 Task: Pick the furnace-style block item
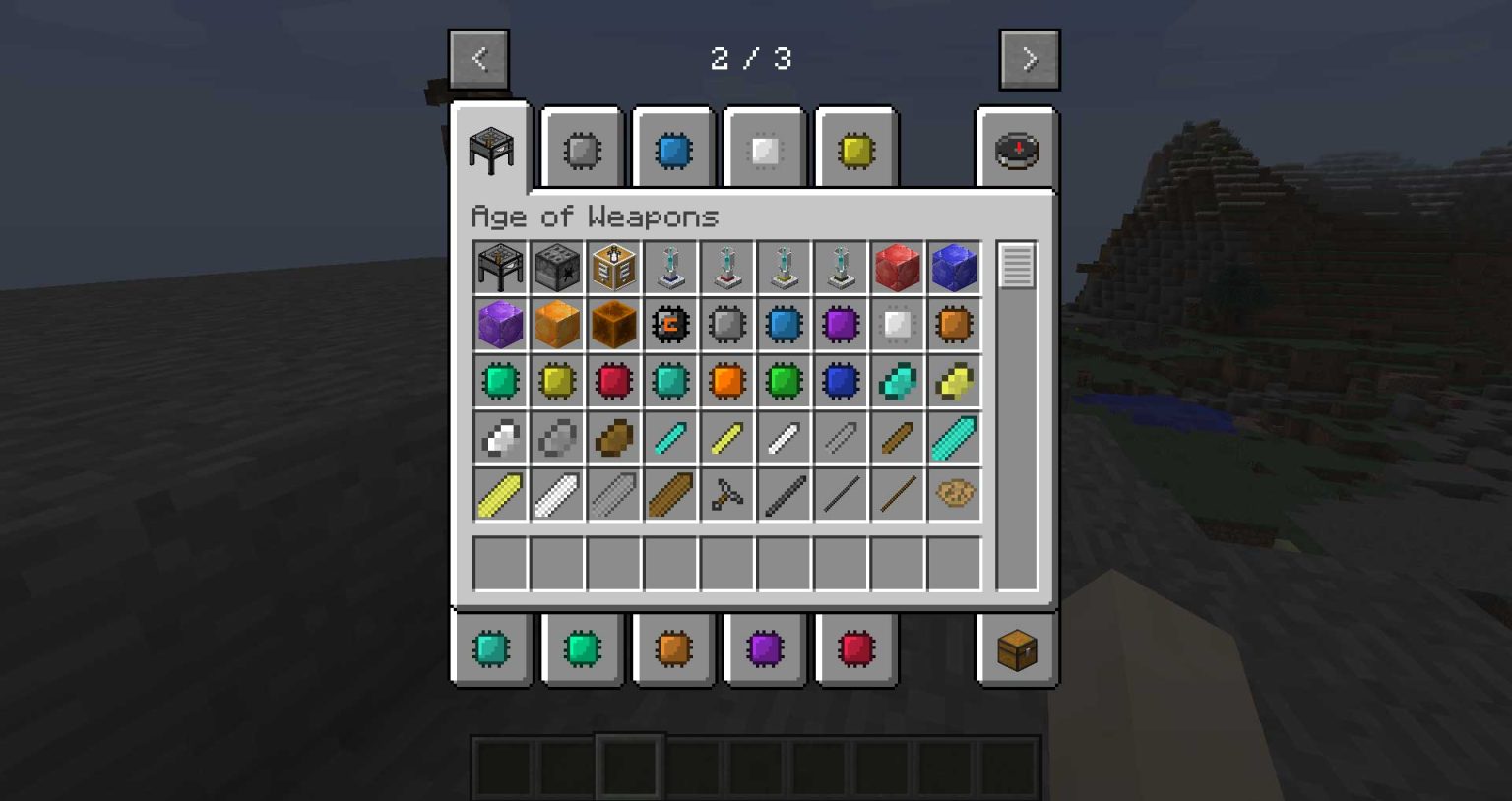(x=556, y=267)
